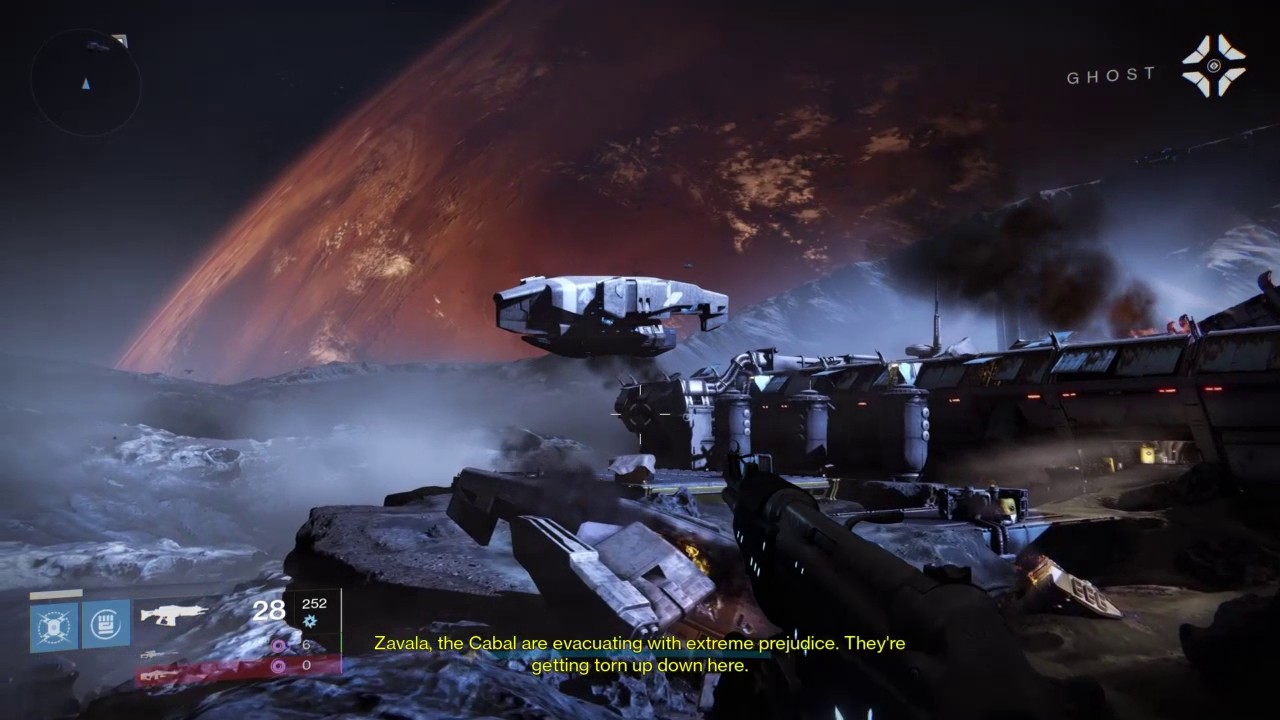This screenshot has width=1280, height=720.
Task: Use the fist melee ability icon
Action: tap(106, 625)
